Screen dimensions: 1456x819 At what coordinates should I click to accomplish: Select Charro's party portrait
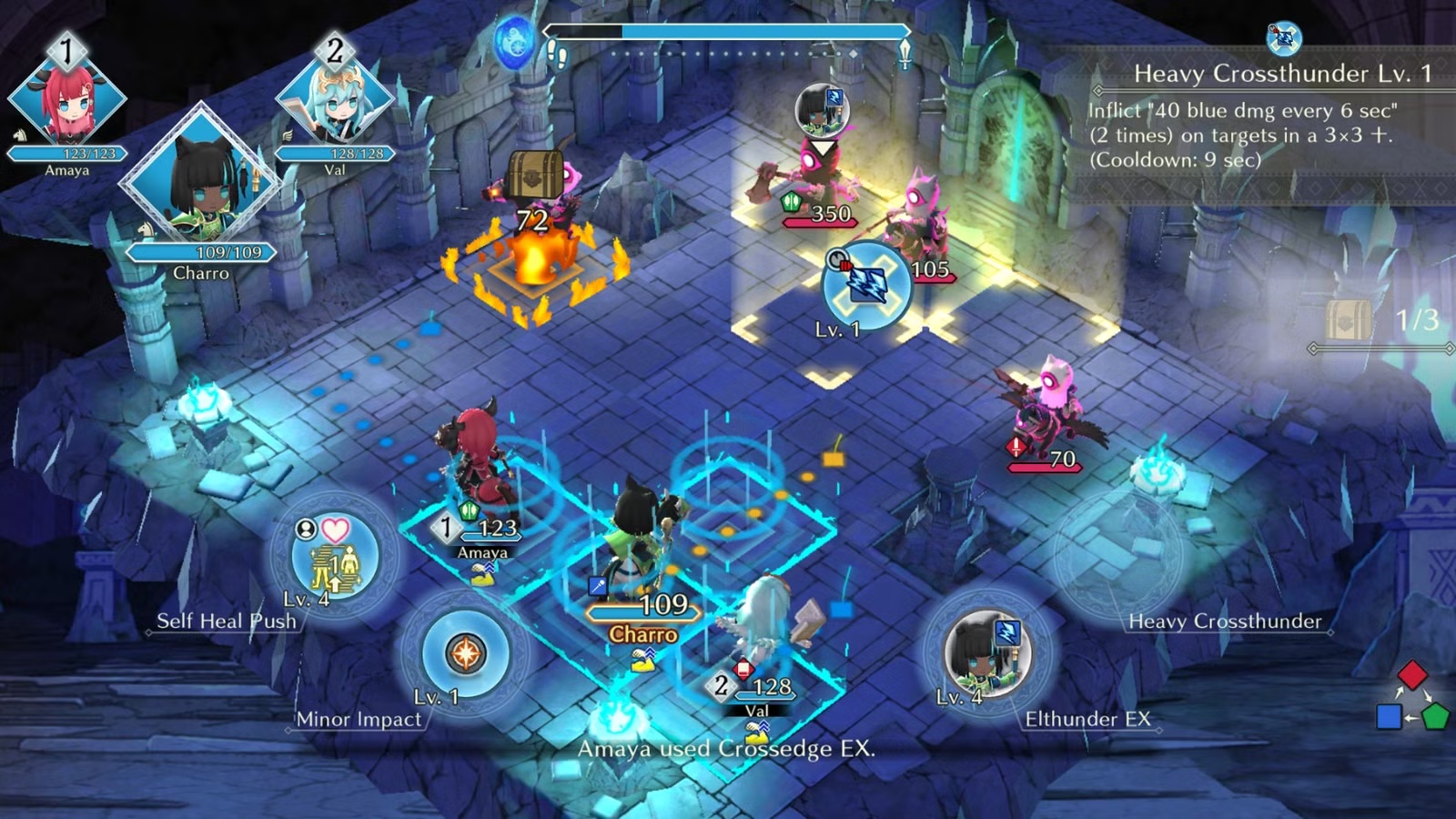coord(200,182)
